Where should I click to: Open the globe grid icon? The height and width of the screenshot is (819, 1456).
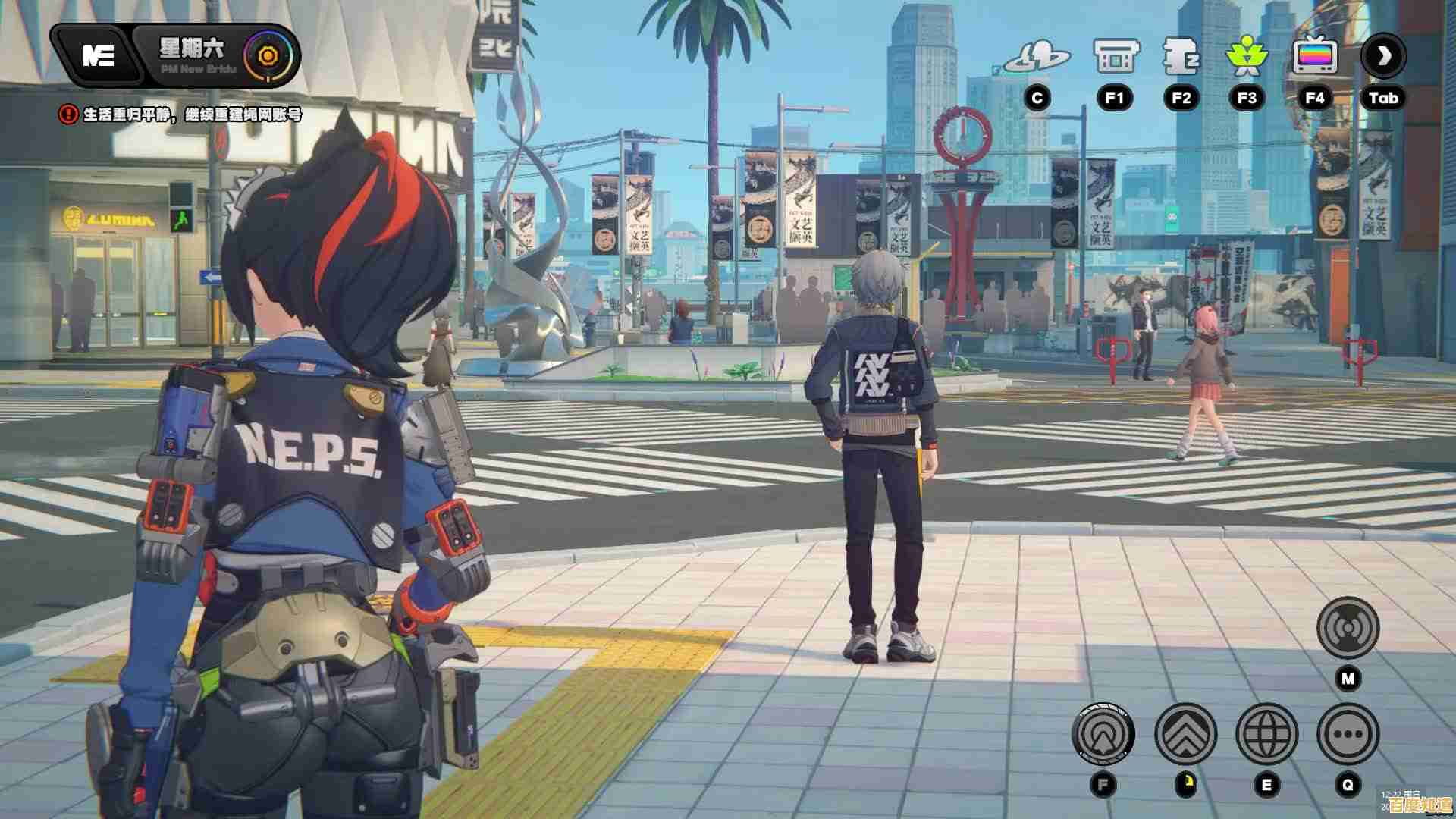tap(1266, 734)
